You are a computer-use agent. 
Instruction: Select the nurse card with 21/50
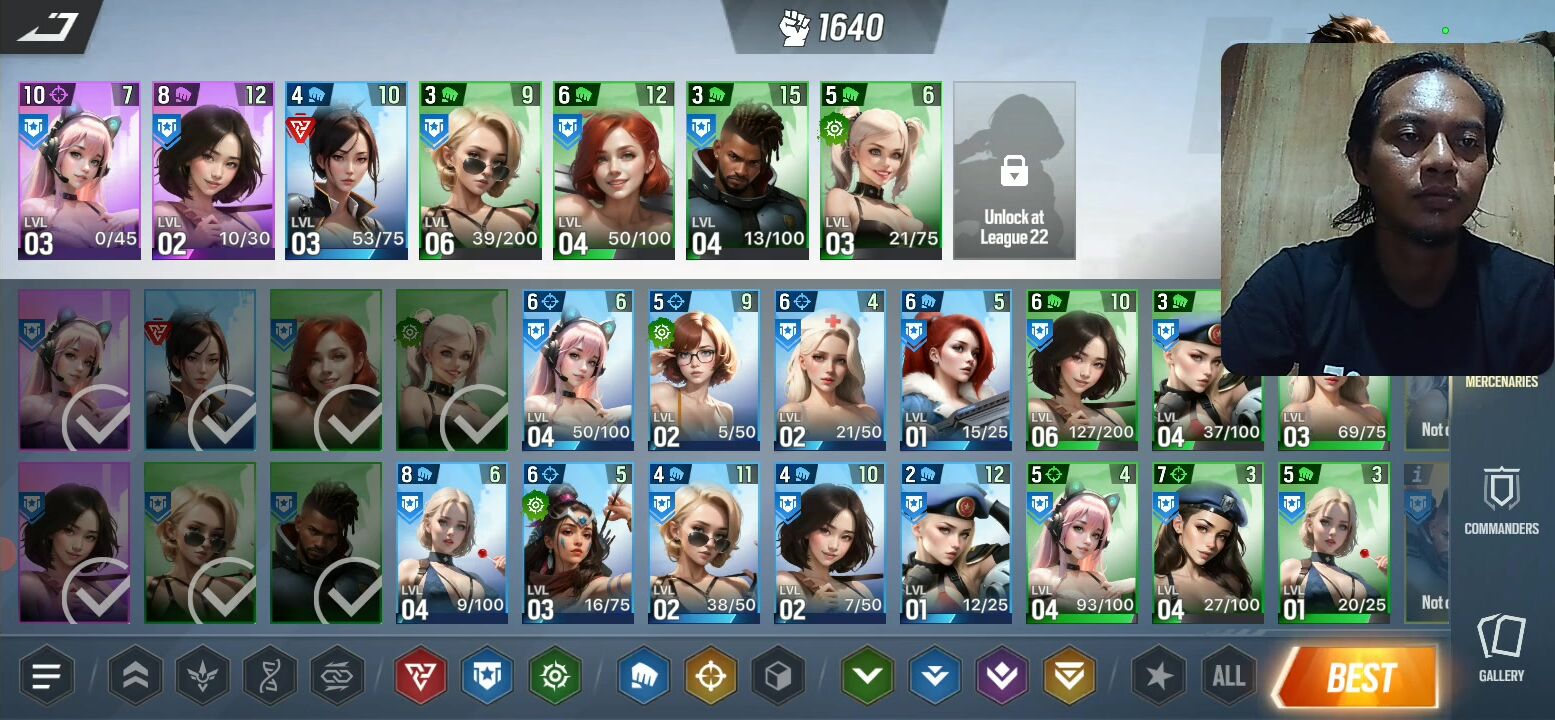829,371
